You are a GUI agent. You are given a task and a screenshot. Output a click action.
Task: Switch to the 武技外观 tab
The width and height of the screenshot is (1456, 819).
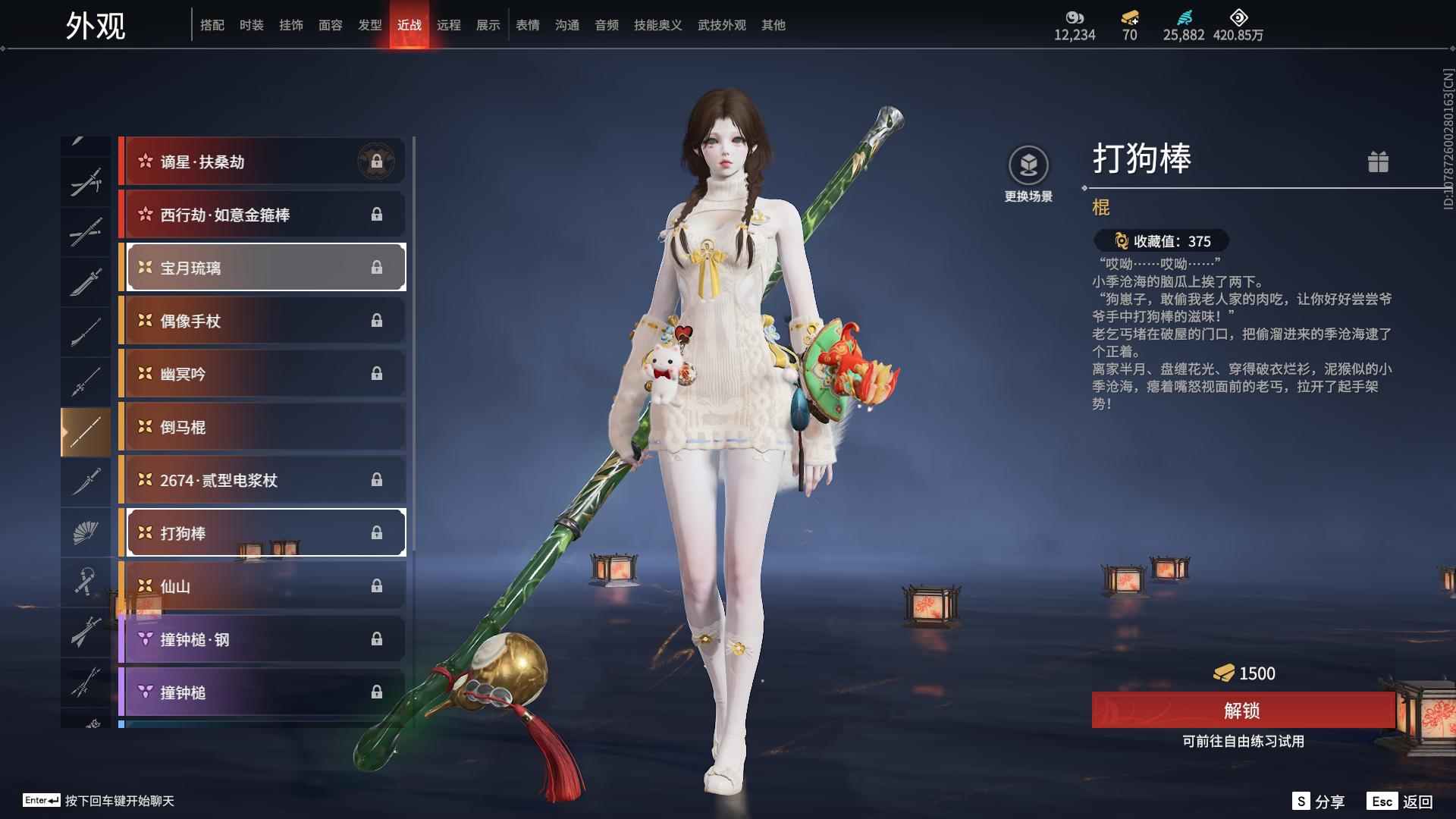click(721, 24)
